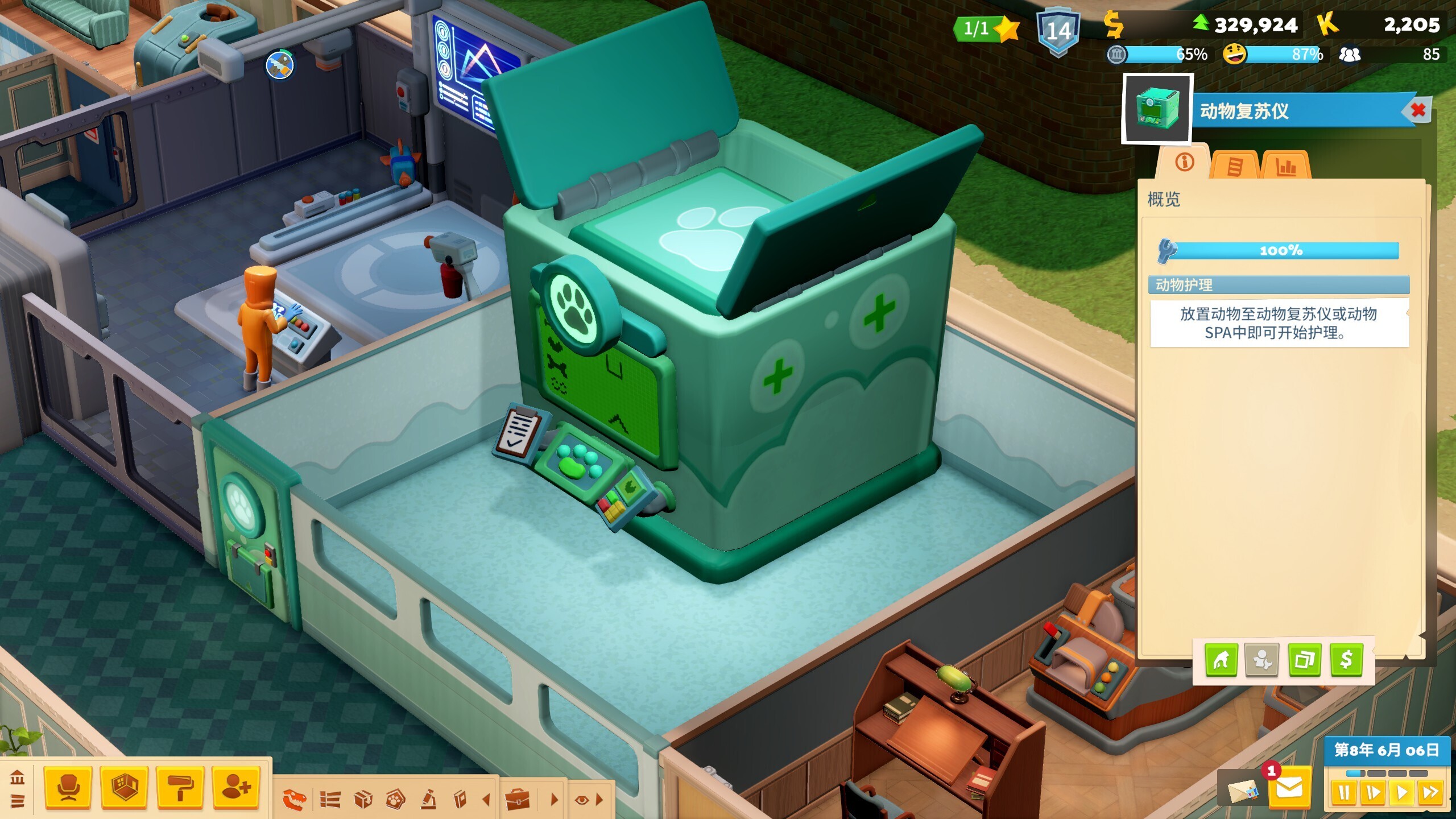Click the dinosaur skull toolbar icon

coord(295,800)
